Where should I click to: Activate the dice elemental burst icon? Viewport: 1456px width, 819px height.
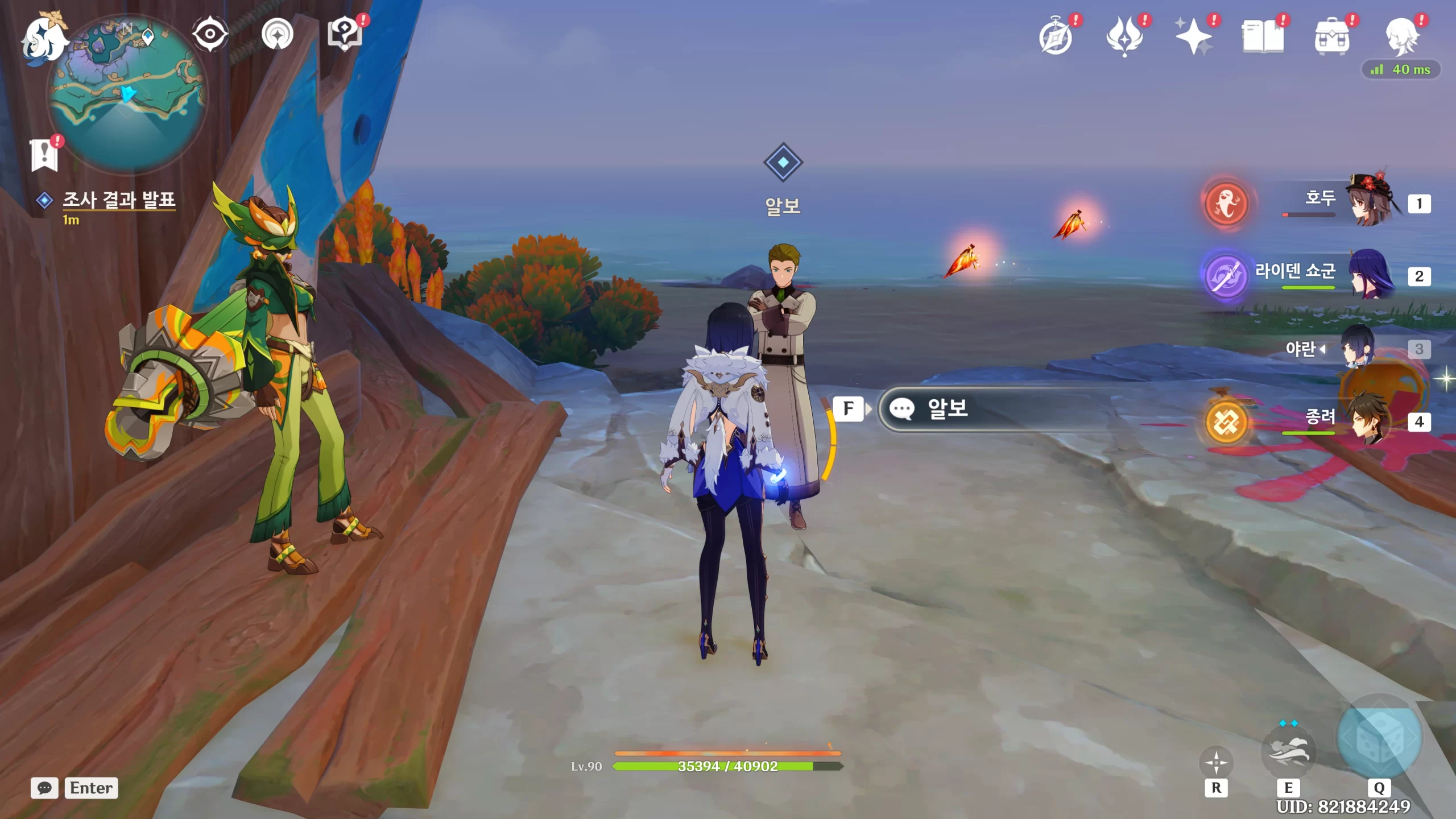click(1379, 738)
